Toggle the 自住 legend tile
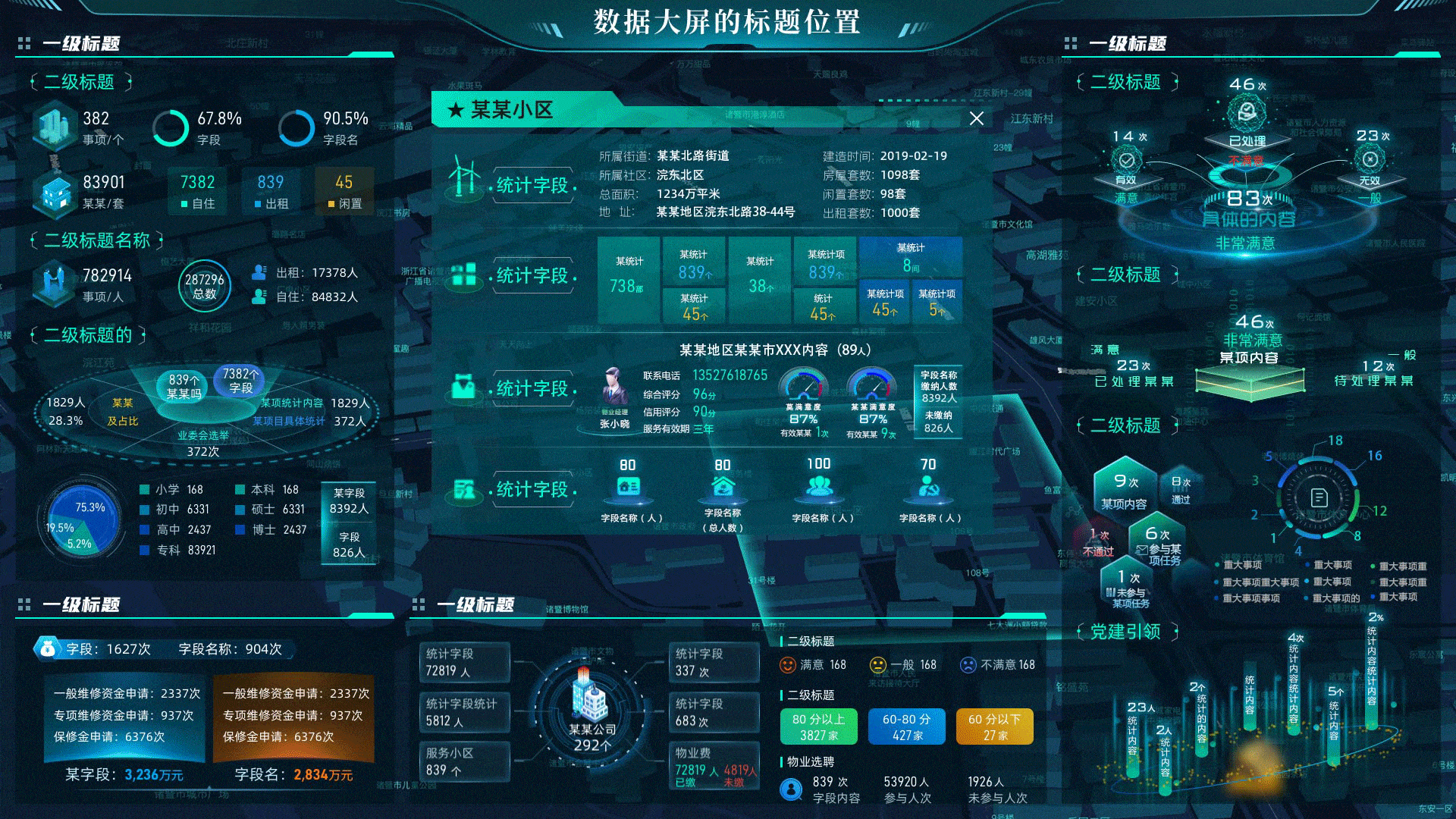Screen dimensions: 1456x819 [197, 190]
